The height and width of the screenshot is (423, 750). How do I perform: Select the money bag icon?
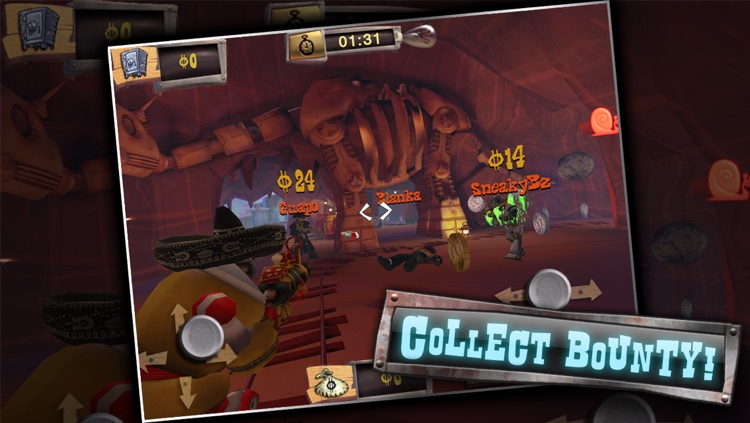(331, 382)
